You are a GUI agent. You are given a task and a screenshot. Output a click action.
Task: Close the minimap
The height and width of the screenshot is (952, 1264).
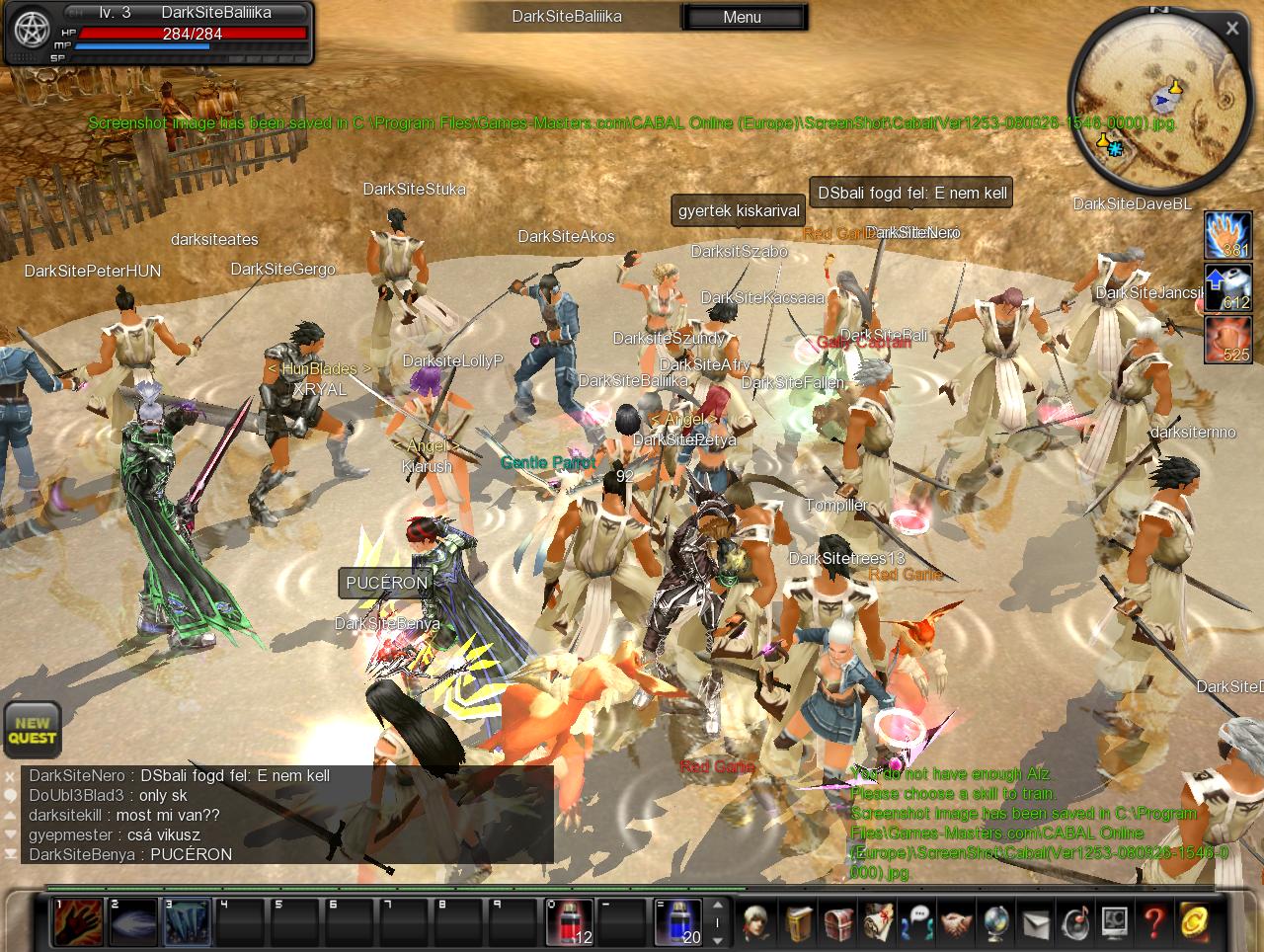point(1231,29)
